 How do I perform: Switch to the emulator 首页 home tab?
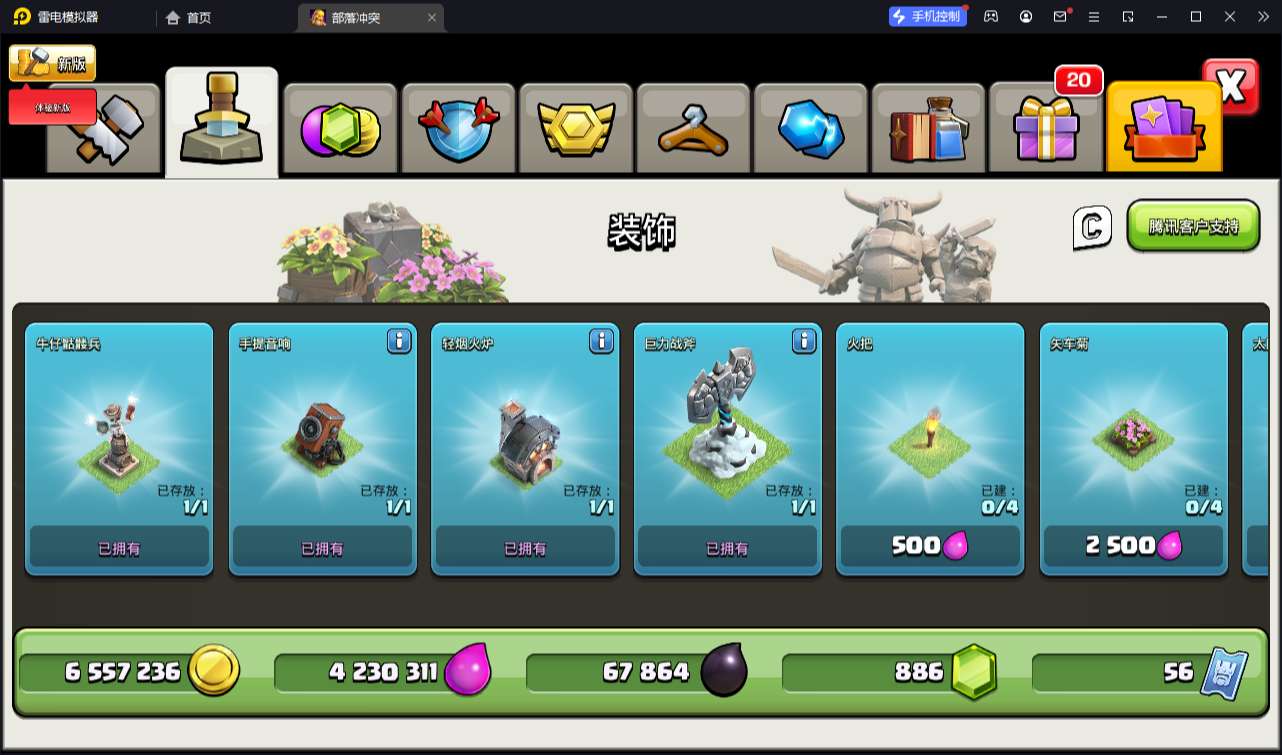click(189, 17)
